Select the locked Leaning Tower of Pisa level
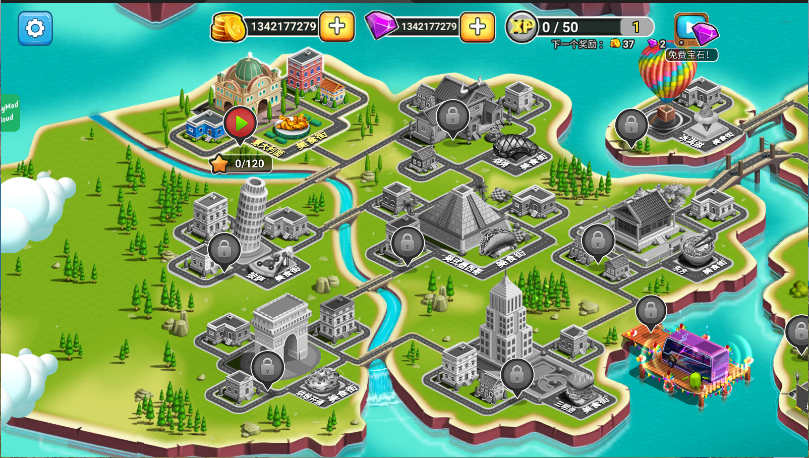Viewport: 809px width, 458px height. click(x=223, y=250)
